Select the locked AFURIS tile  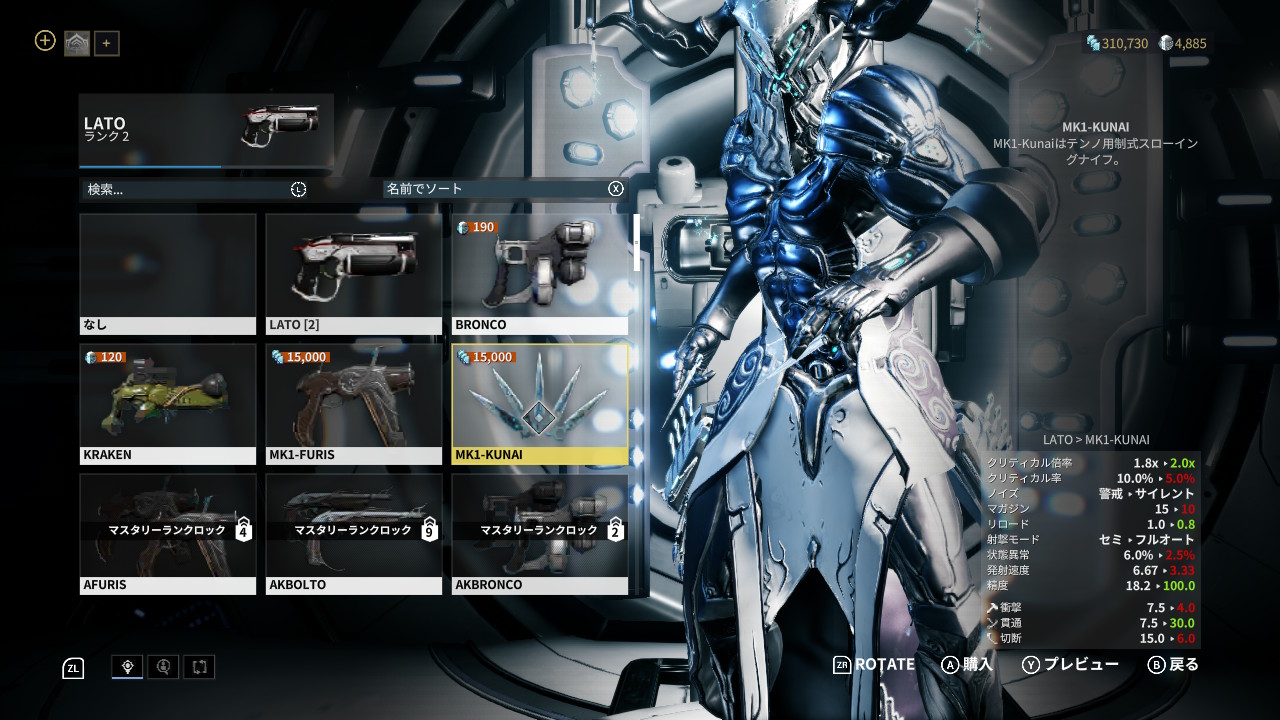pos(168,534)
